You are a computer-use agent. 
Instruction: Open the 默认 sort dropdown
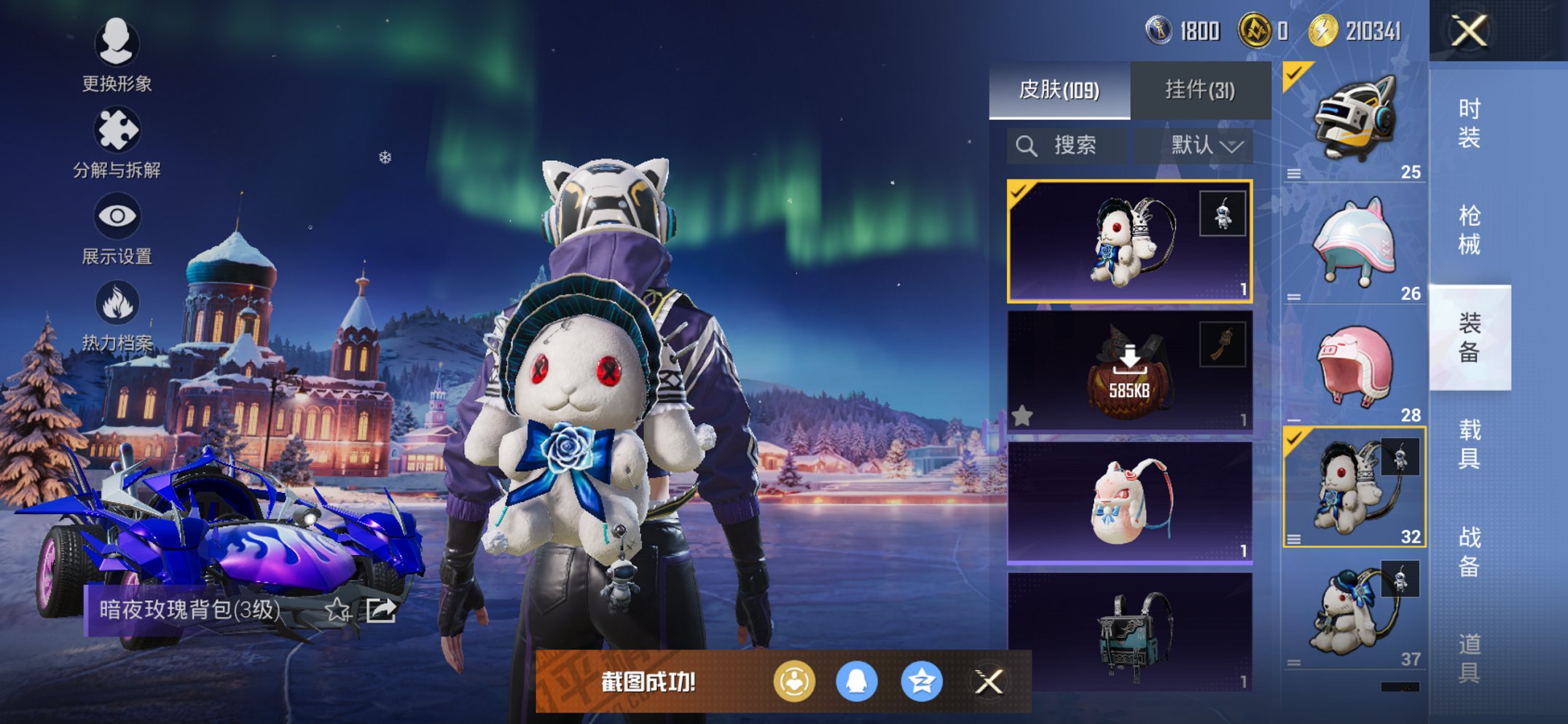(x=1206, y=146)
